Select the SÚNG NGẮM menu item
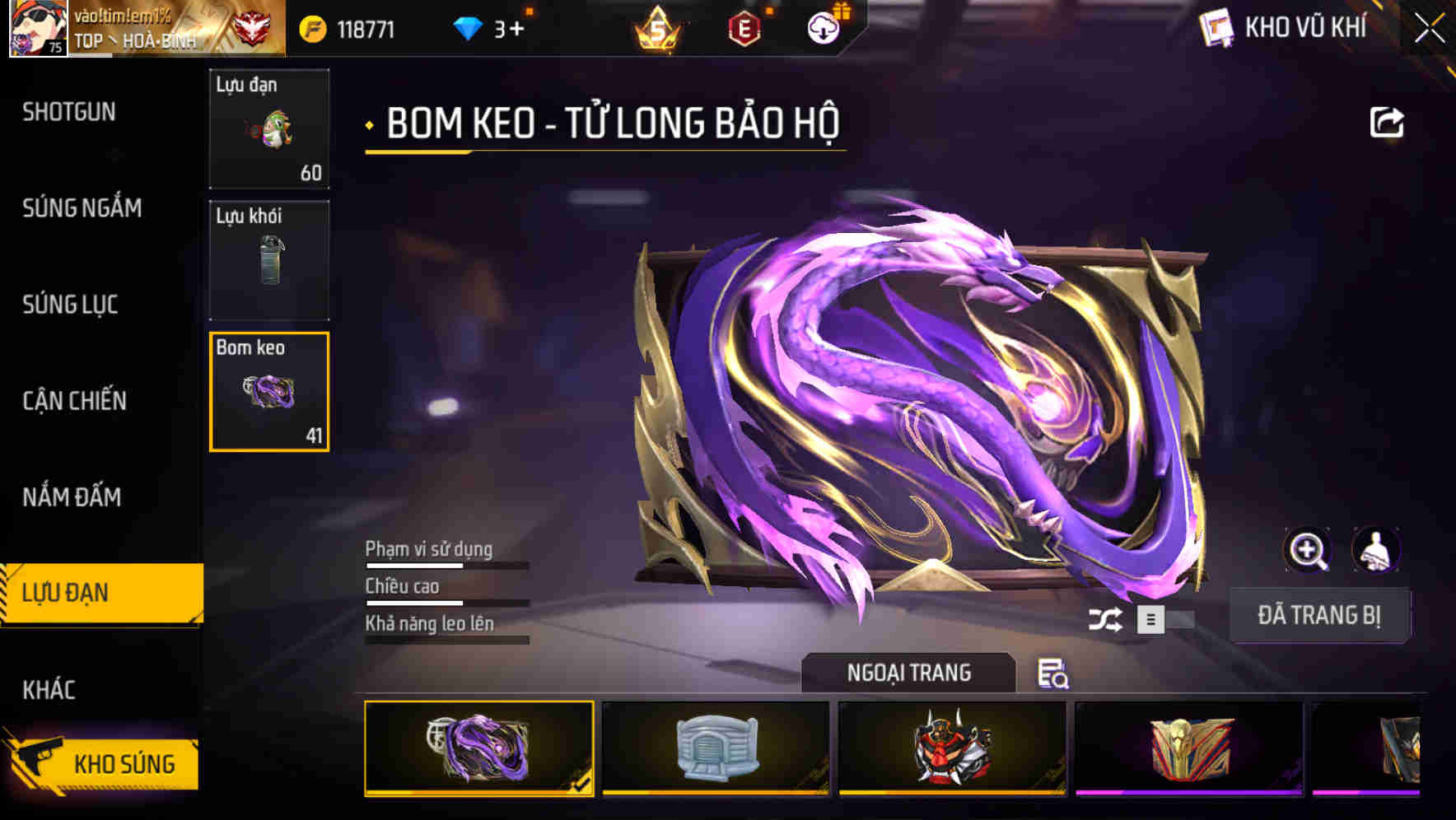Screen dimensions: 1456x820 79,208
